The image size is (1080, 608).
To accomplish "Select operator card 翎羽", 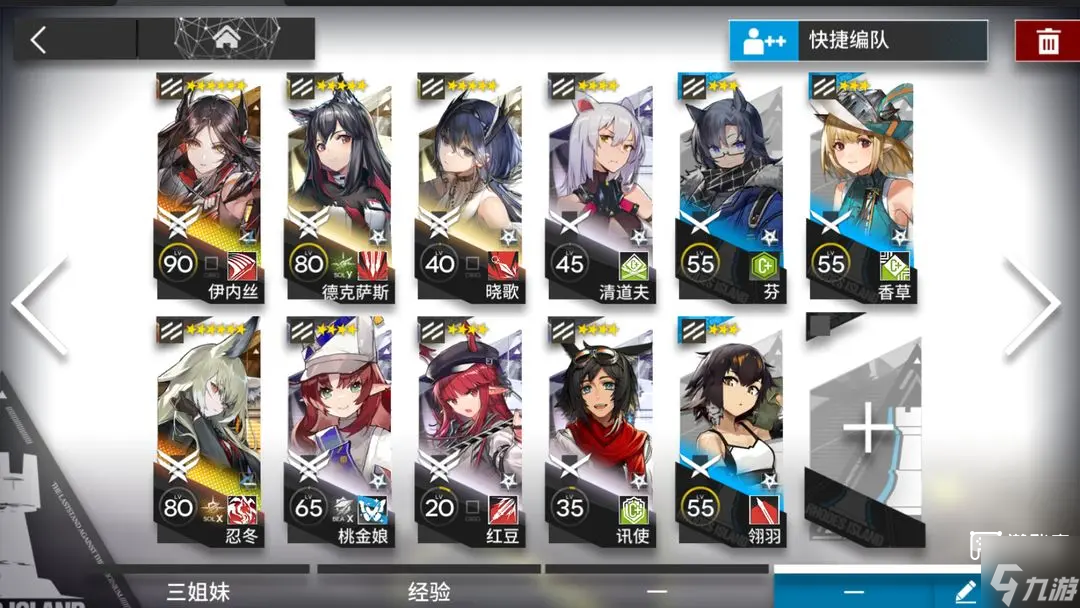I will (729, 432).
